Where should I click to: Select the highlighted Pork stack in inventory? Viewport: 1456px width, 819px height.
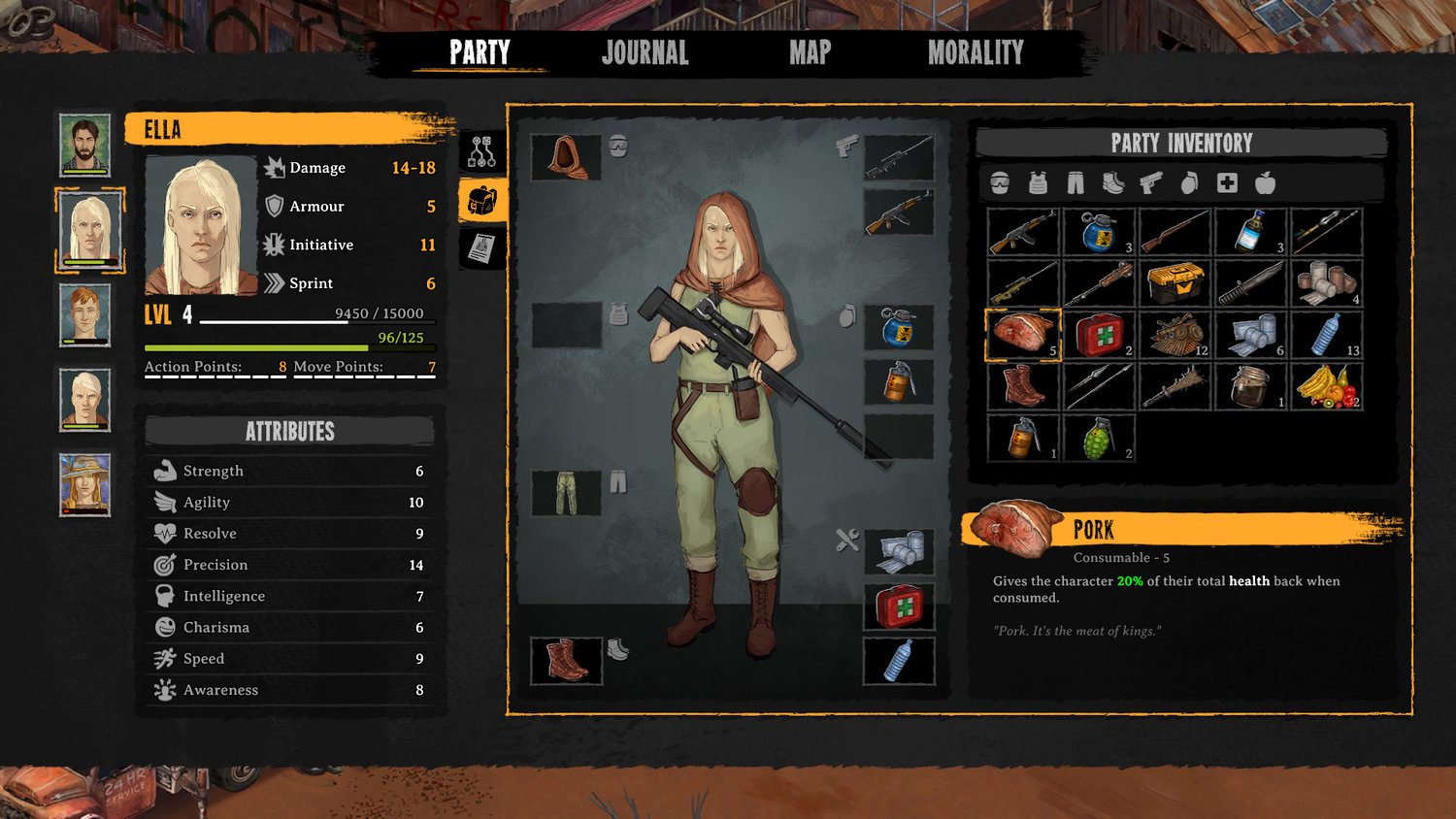point(1021,335)
